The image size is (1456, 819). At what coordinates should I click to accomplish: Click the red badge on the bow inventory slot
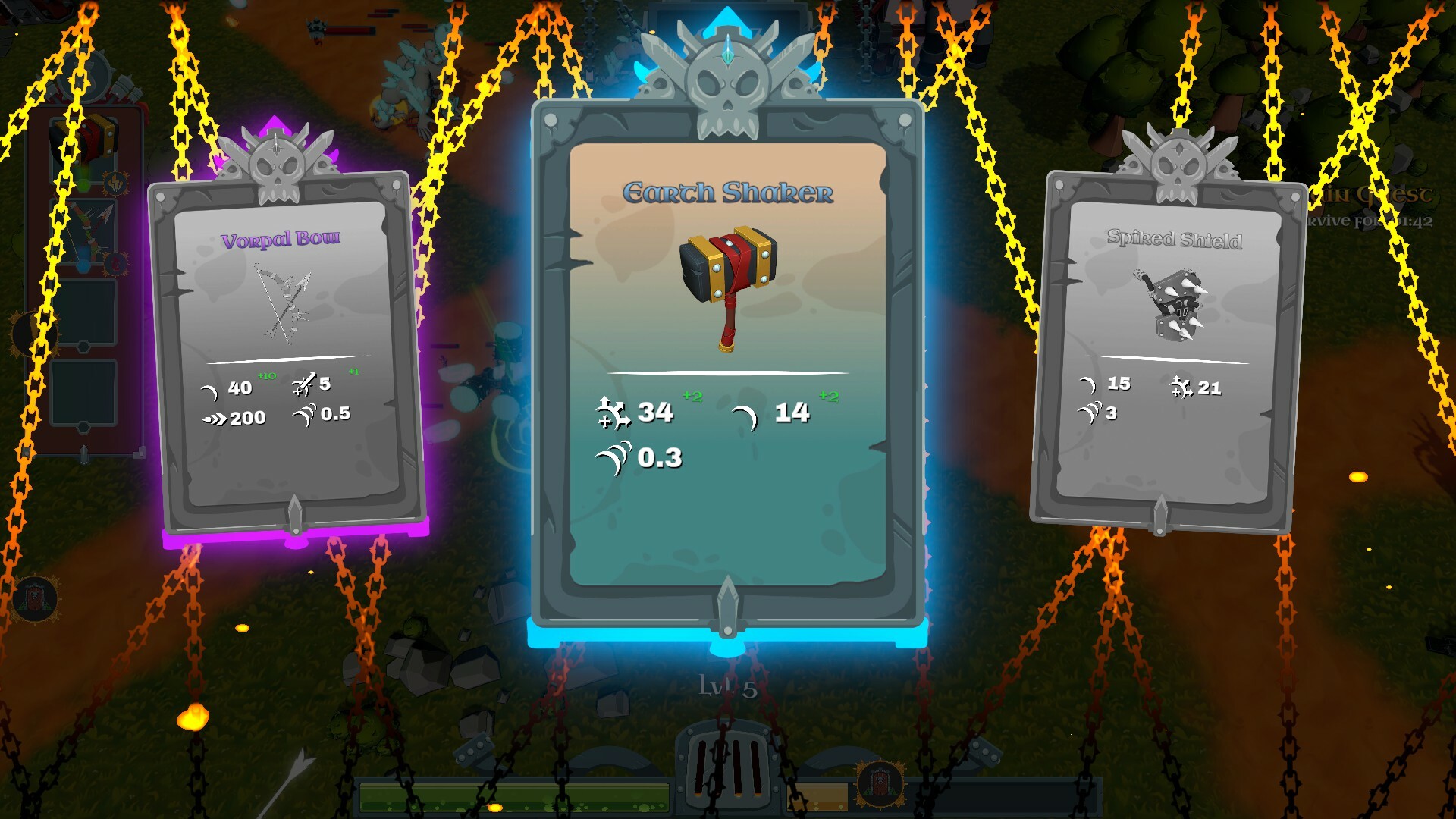116,262
